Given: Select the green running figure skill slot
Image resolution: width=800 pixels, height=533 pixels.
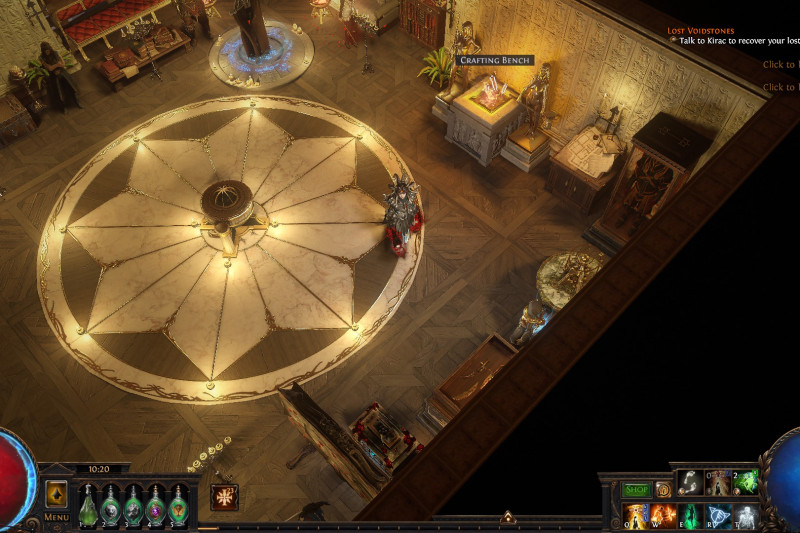Looking at the screenshot, I should 746,482.
